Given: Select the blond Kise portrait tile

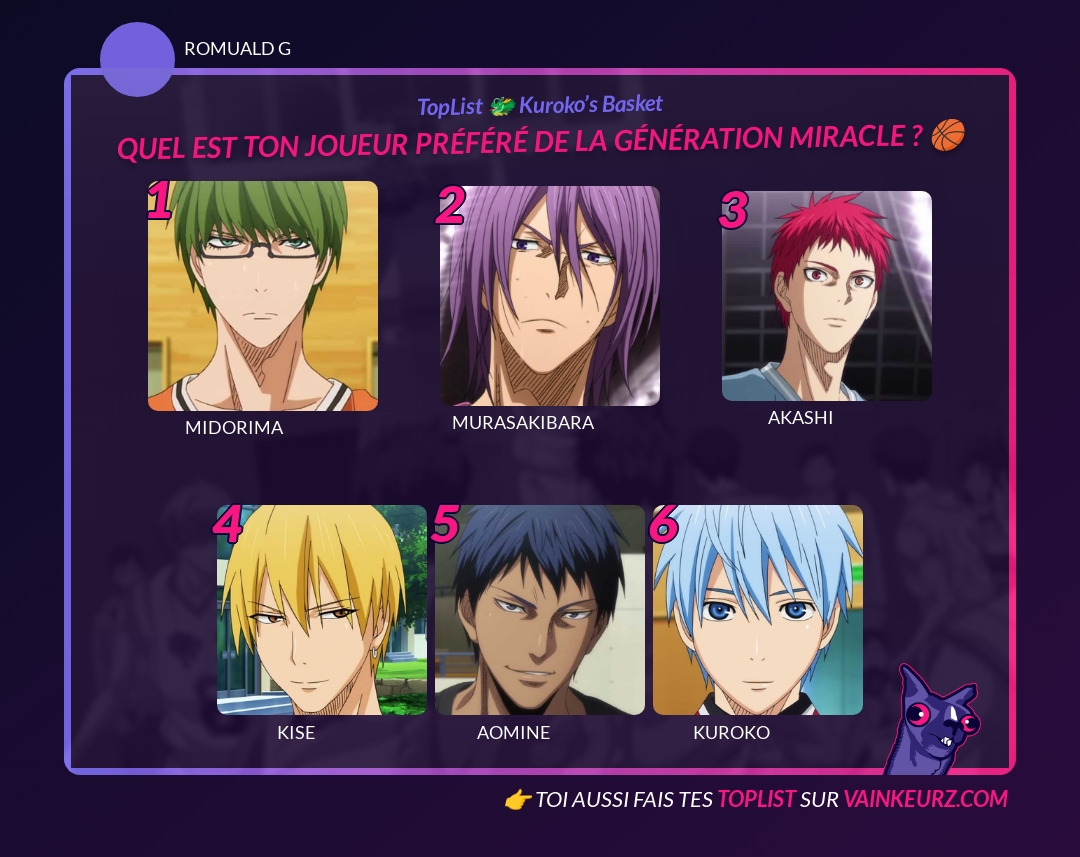Looking at the screenshot, I should [322, 610].
